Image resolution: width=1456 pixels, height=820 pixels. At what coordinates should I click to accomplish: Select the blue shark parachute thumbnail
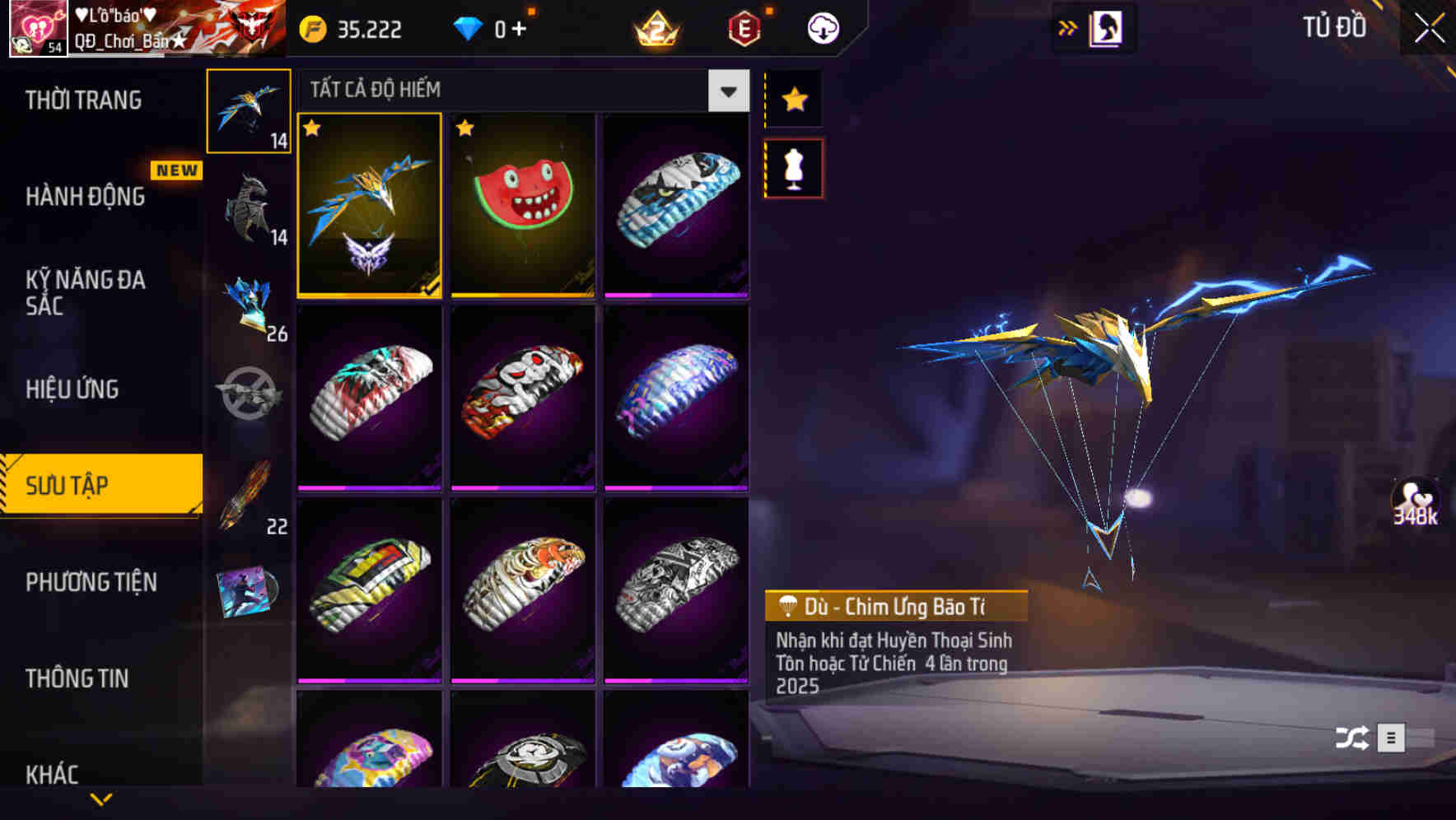click(x=675, y=204)
